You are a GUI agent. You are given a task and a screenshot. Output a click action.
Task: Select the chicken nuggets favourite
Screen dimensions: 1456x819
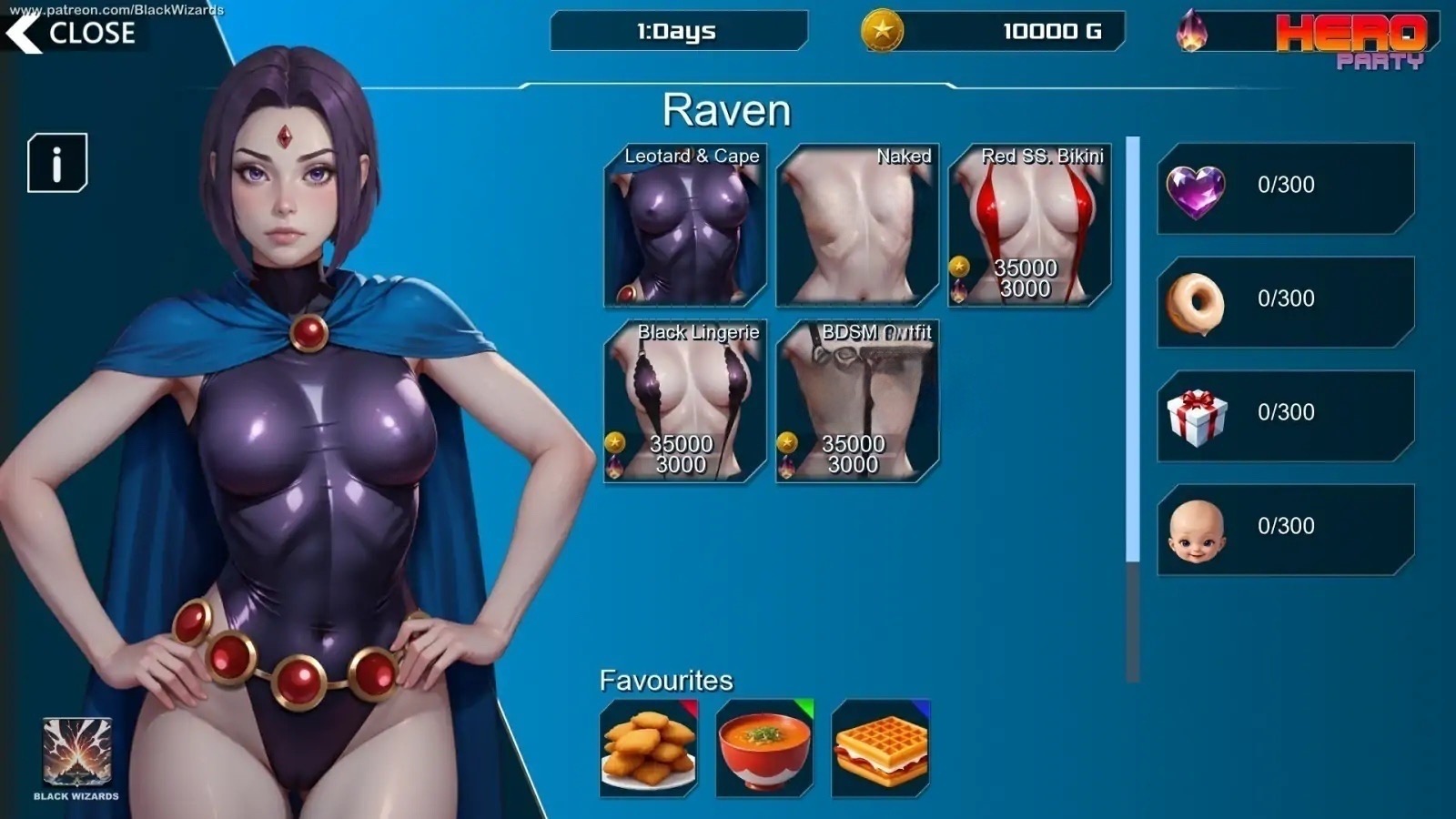pyautogui.click(x=649, y=748)
